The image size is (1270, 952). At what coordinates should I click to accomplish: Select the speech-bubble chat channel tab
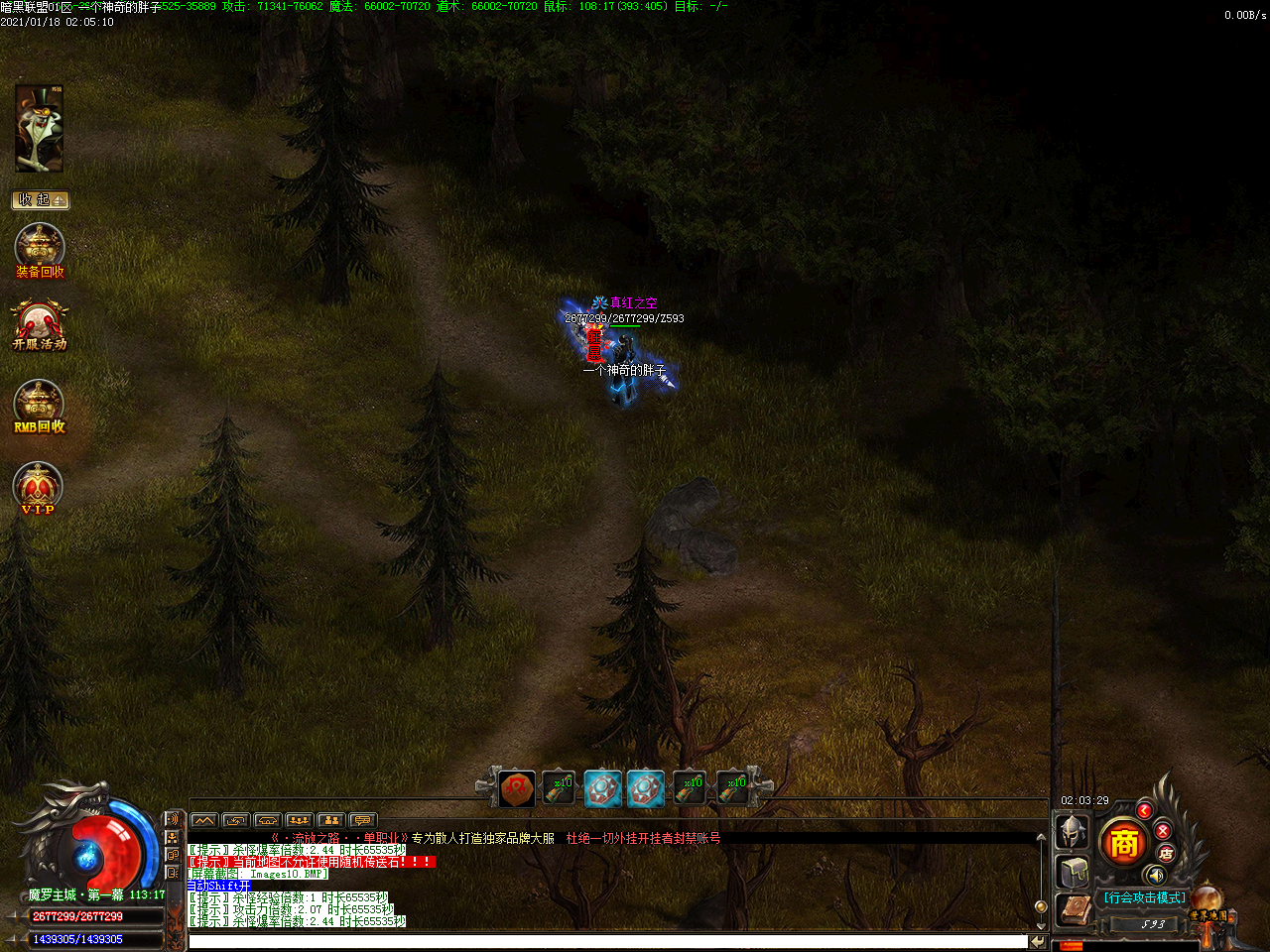(x=363, y=820)
